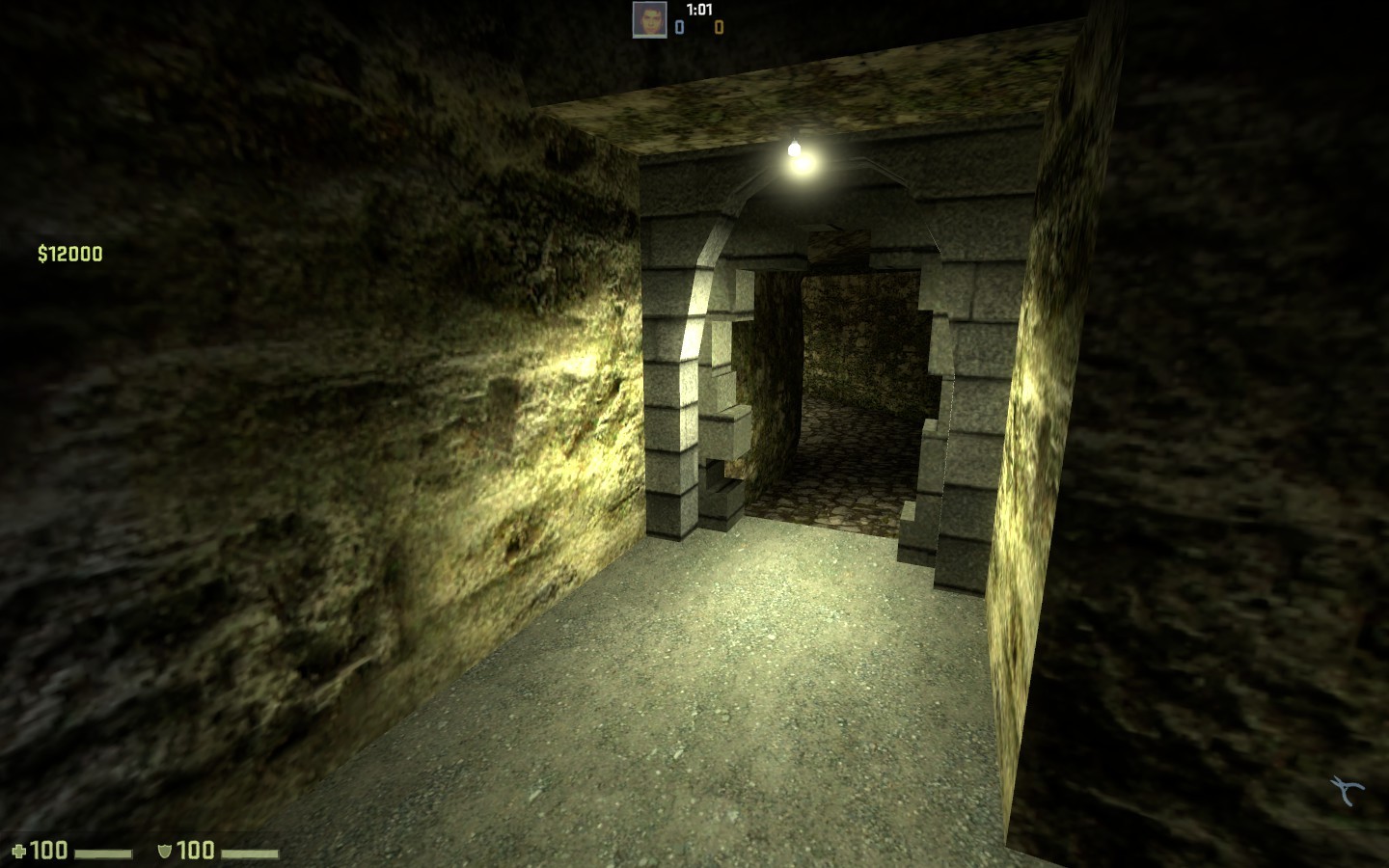Click the bird emblem in bottom right corner
Screen dimensions: 1389x868
tap(1346, 788)
